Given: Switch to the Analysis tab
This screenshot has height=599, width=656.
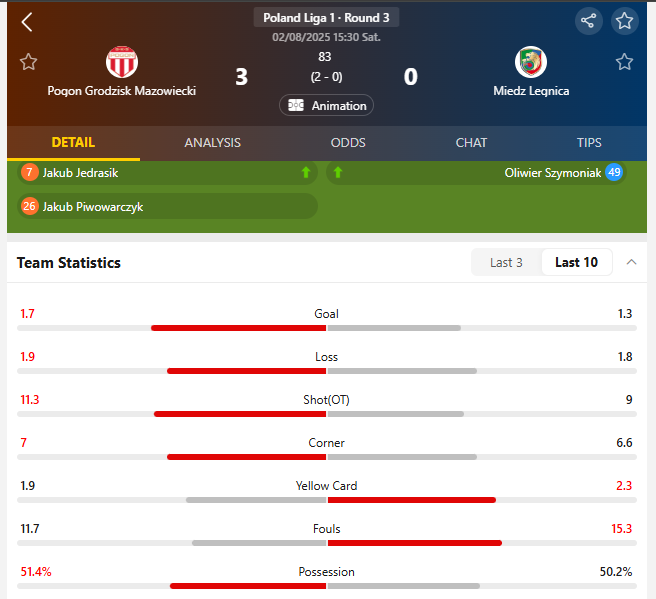Looking at the screenshot, I should pyautogui.click(x=212, y=143).
